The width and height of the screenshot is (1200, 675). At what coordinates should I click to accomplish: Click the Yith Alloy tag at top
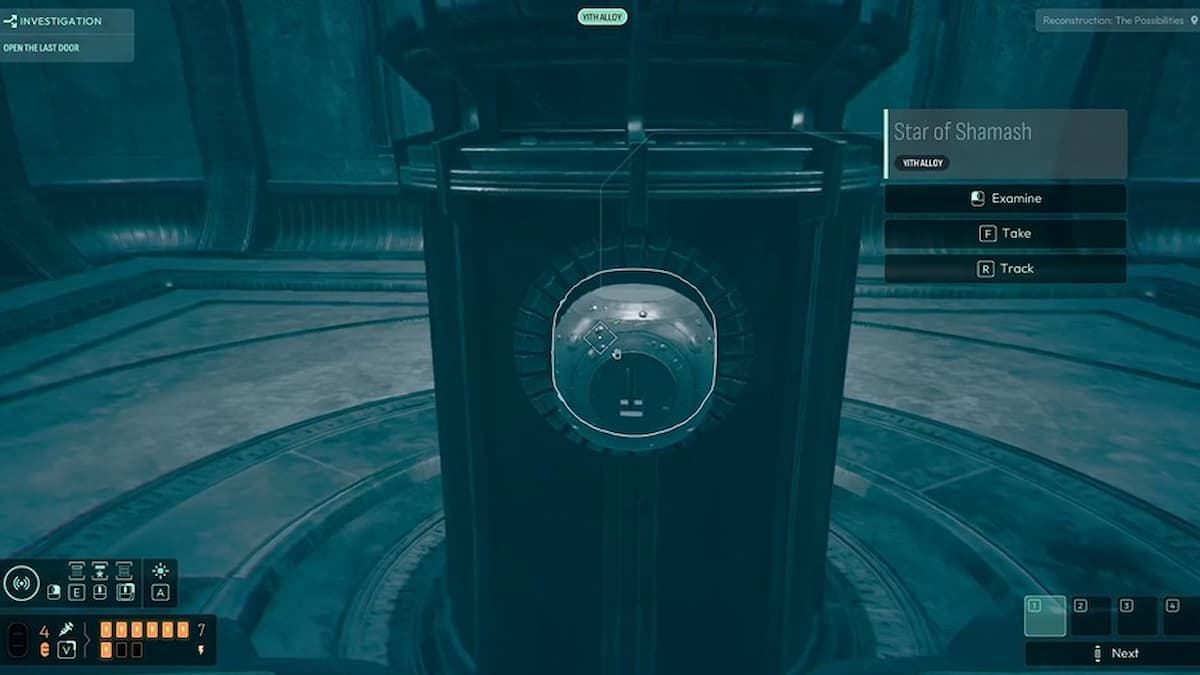602,17
